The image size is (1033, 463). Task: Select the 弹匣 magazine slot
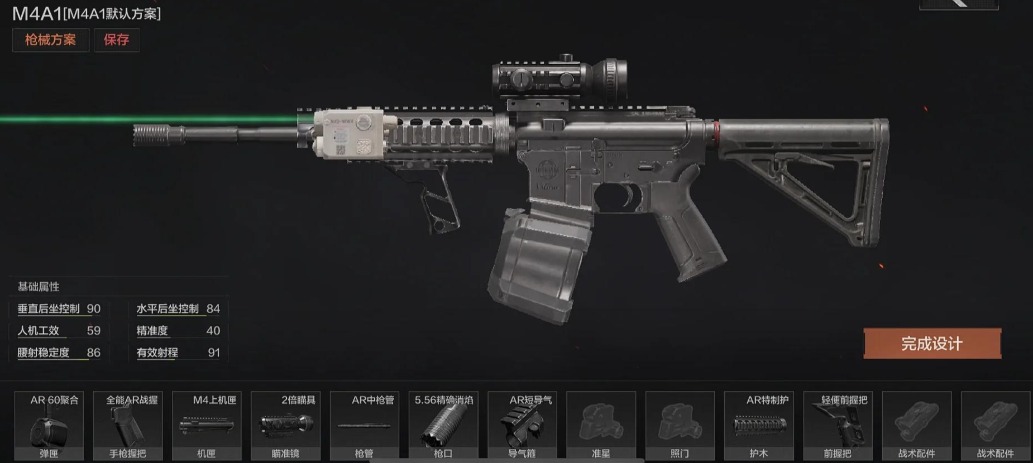tap(47, 425)
